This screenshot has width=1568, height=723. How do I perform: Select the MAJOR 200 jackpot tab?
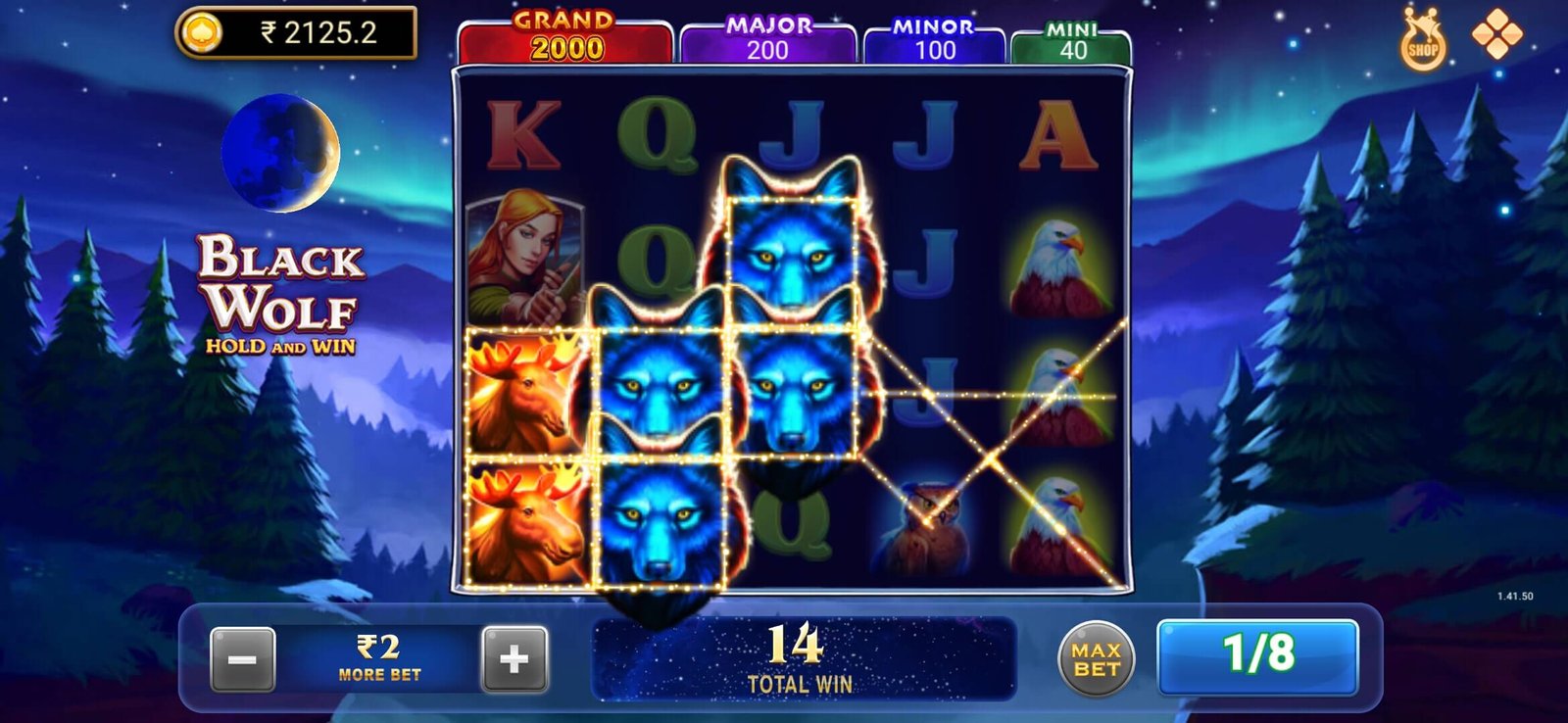click(x=770, y=39)
